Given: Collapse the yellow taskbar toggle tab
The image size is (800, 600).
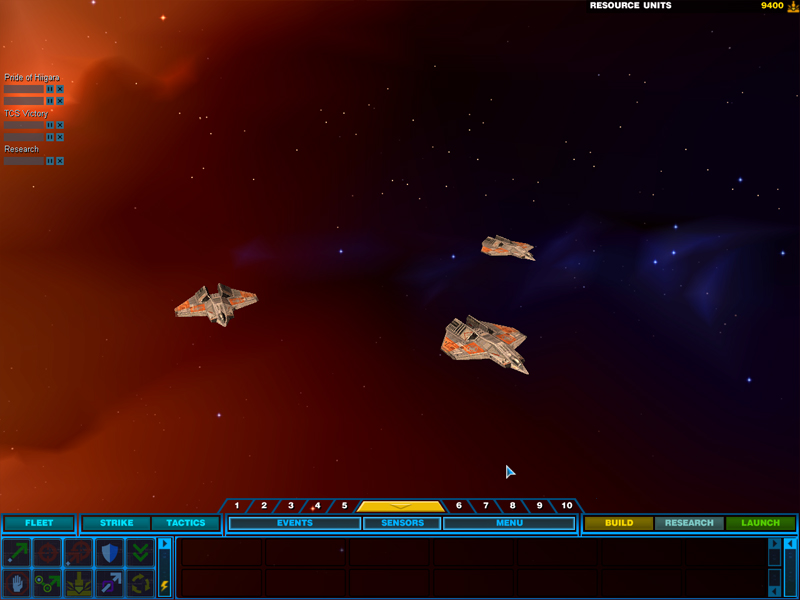Looking at the screenshot, I should click(x=400, y=506).
